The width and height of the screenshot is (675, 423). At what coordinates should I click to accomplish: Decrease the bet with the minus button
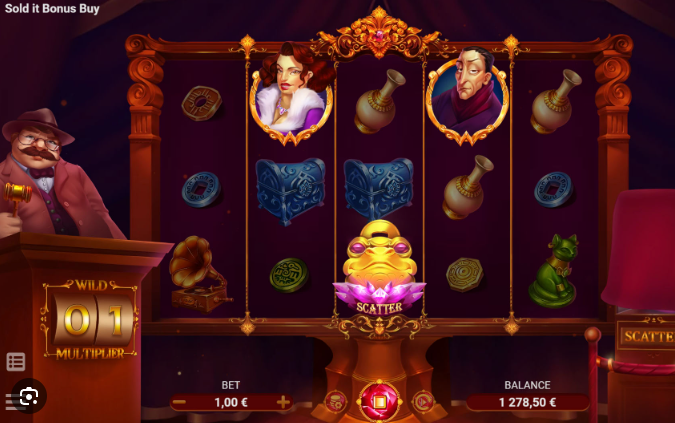(x=179, y=402)
